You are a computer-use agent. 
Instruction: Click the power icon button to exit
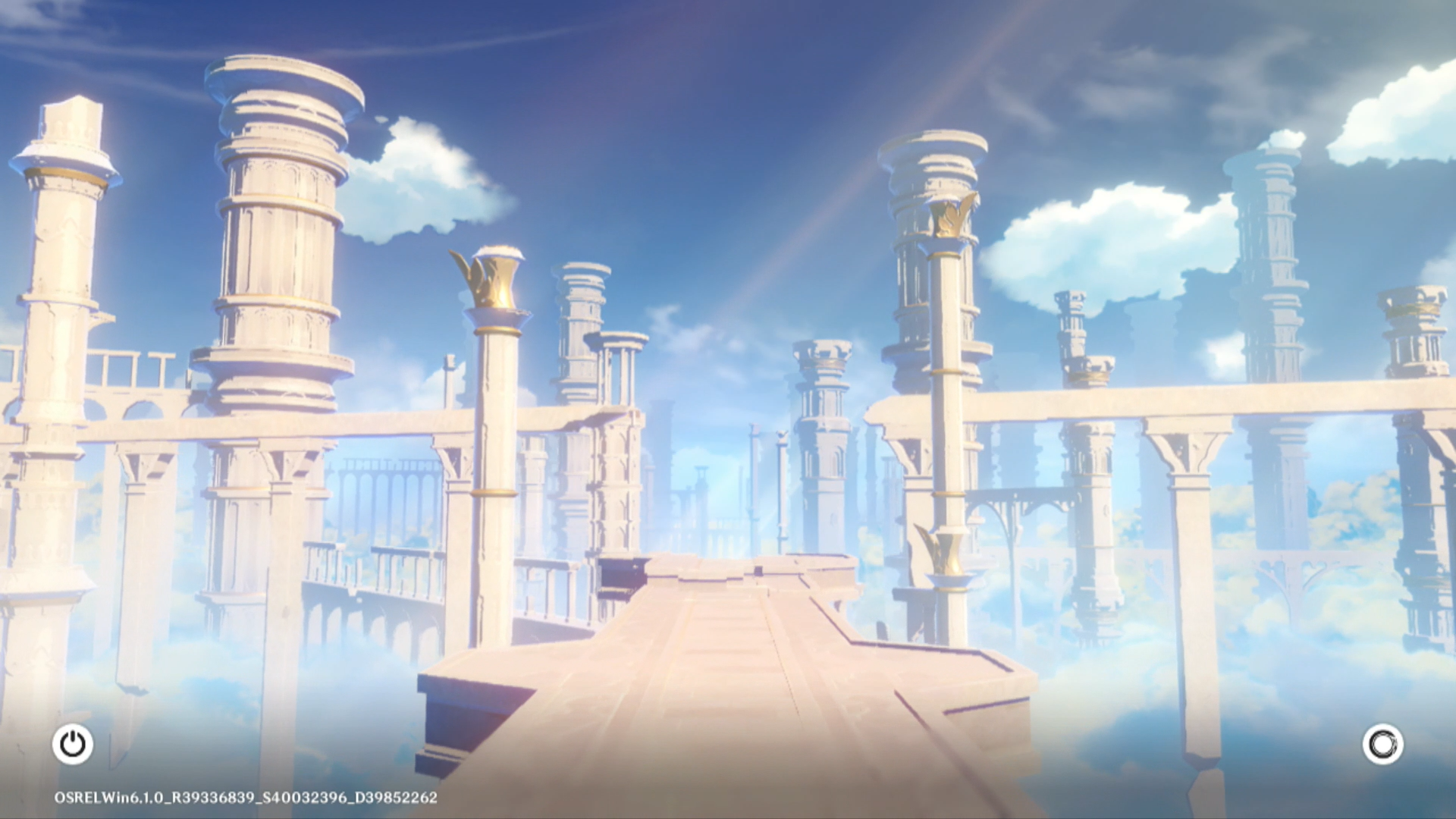tap(73, 744)
